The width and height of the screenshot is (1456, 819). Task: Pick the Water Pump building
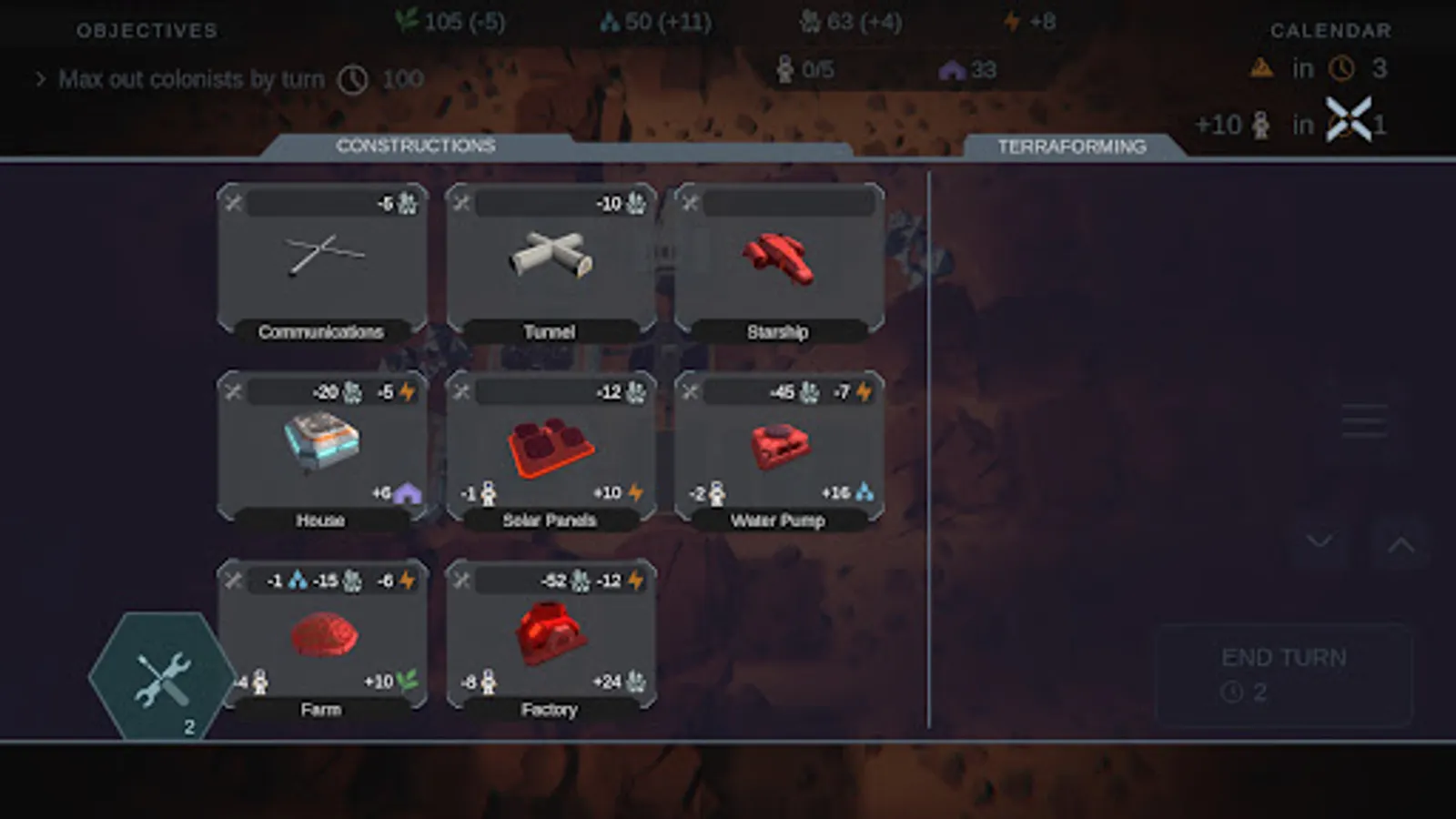coord(776,446)
